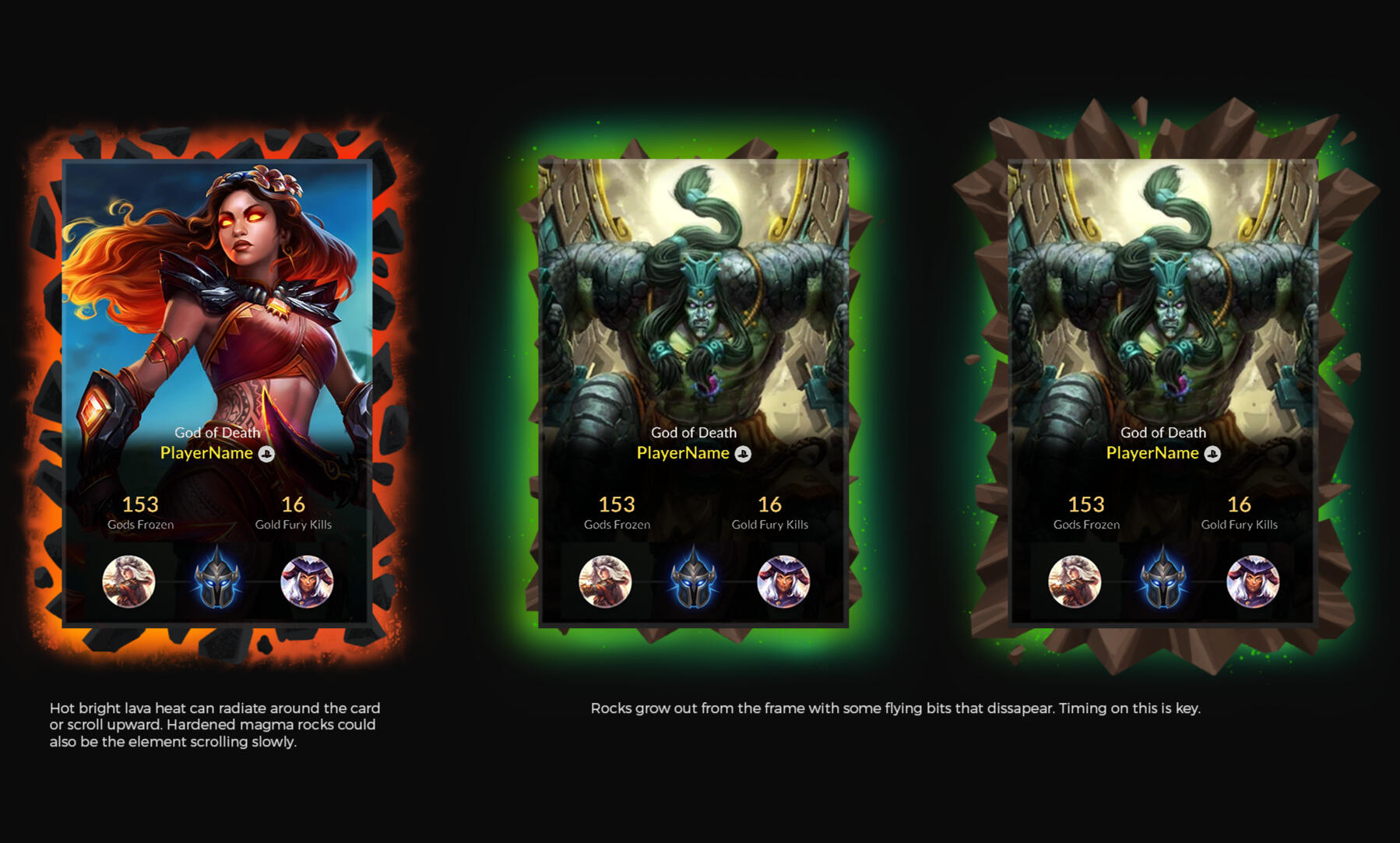The width and height of the screenshot is (1400, 843).
Task: Select the PlayStation emblem on the rock-frame card
Action: (1213, 453)
